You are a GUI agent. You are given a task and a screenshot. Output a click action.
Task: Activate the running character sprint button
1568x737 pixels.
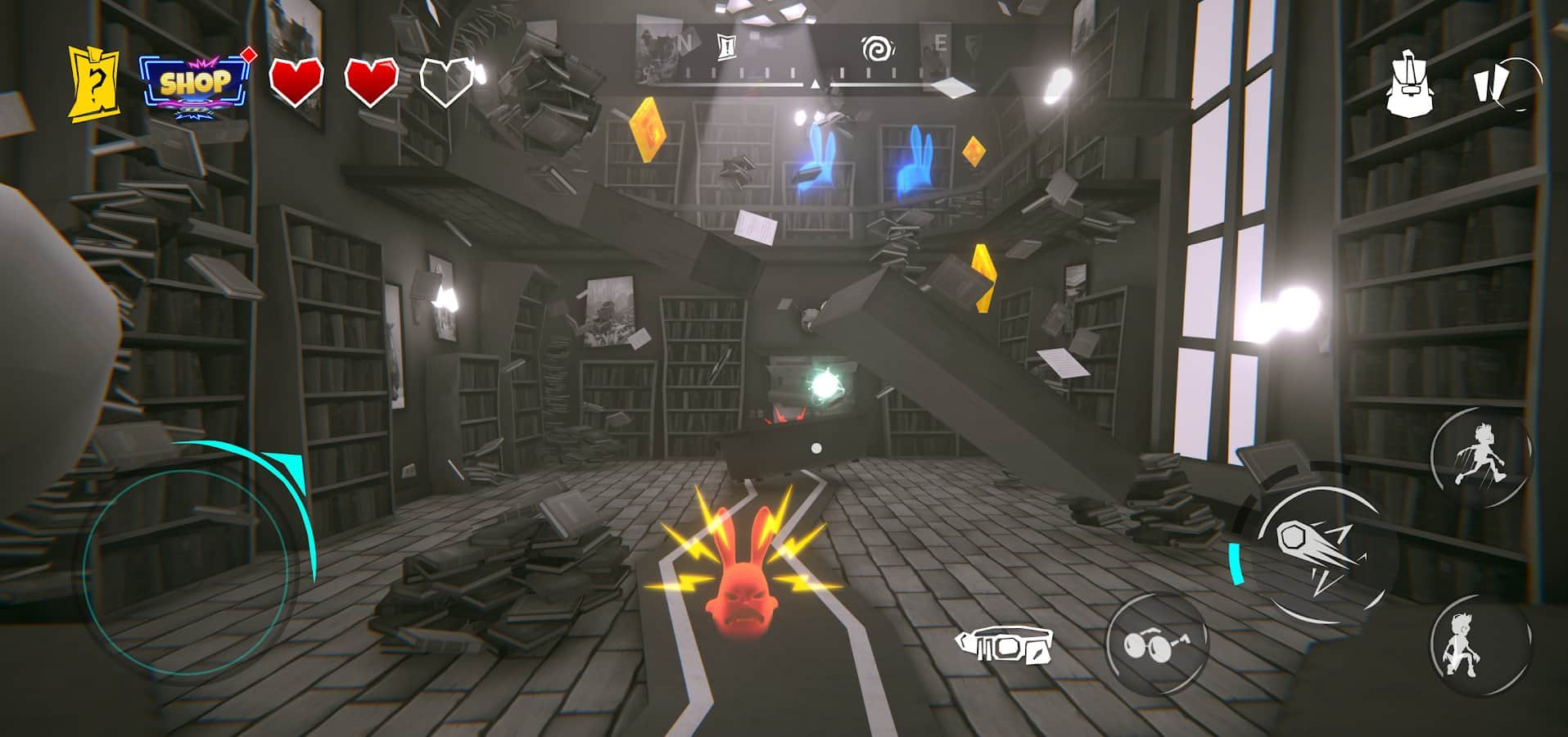coord(1482,457)
